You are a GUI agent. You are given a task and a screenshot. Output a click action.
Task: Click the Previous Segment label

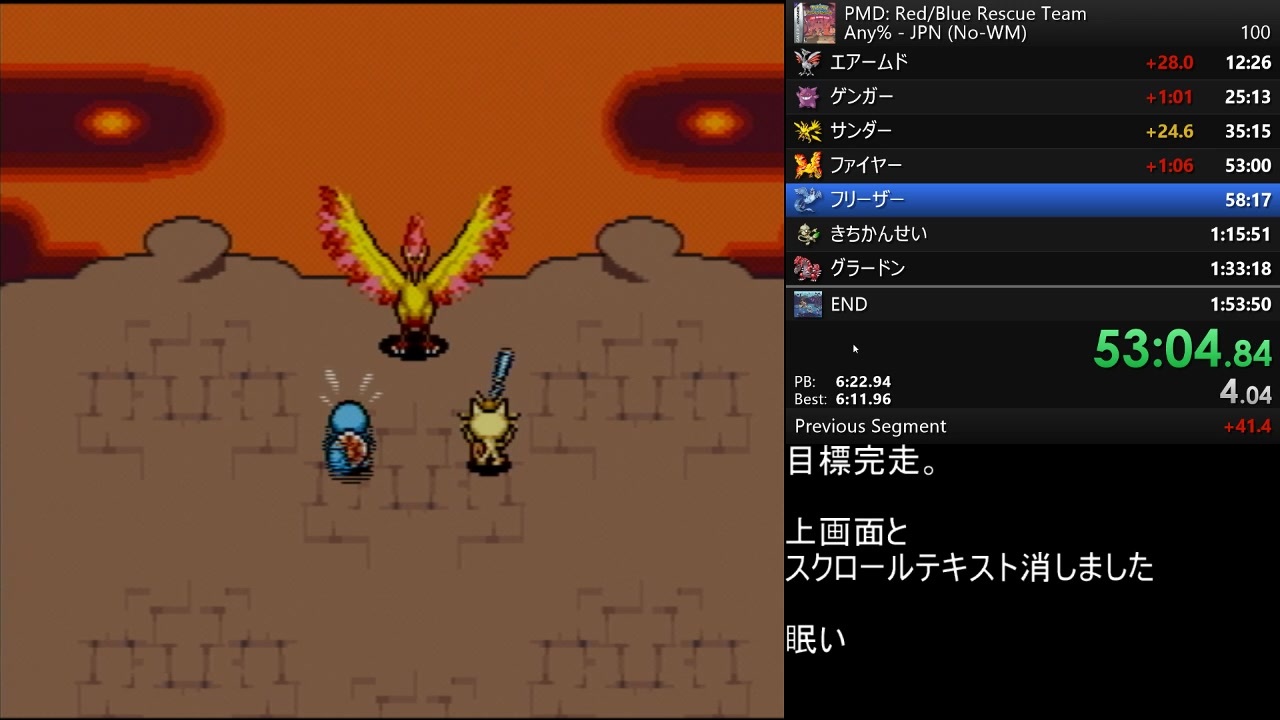(x=869, y=426)
